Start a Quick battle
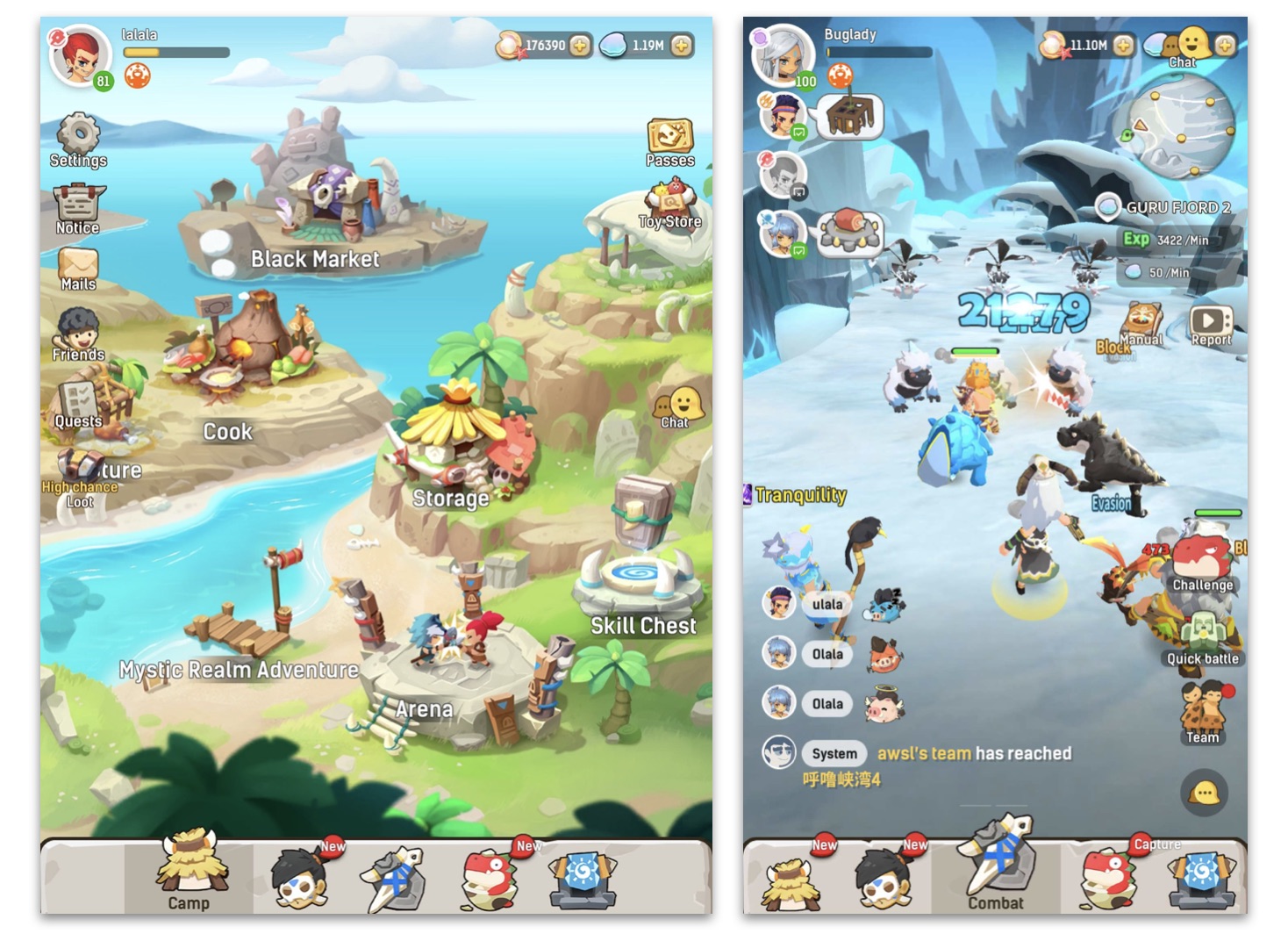The width and height of the screenshot is (1288, 941). [1203, 630]
